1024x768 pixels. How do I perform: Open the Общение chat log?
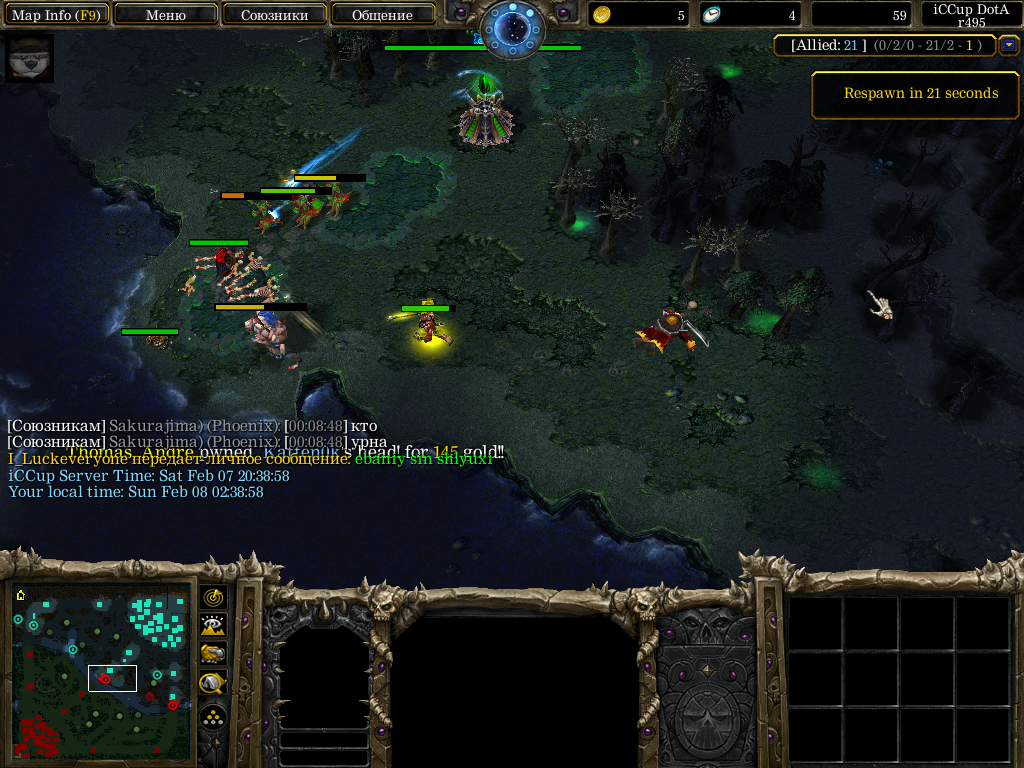click(x=382, y=15)
